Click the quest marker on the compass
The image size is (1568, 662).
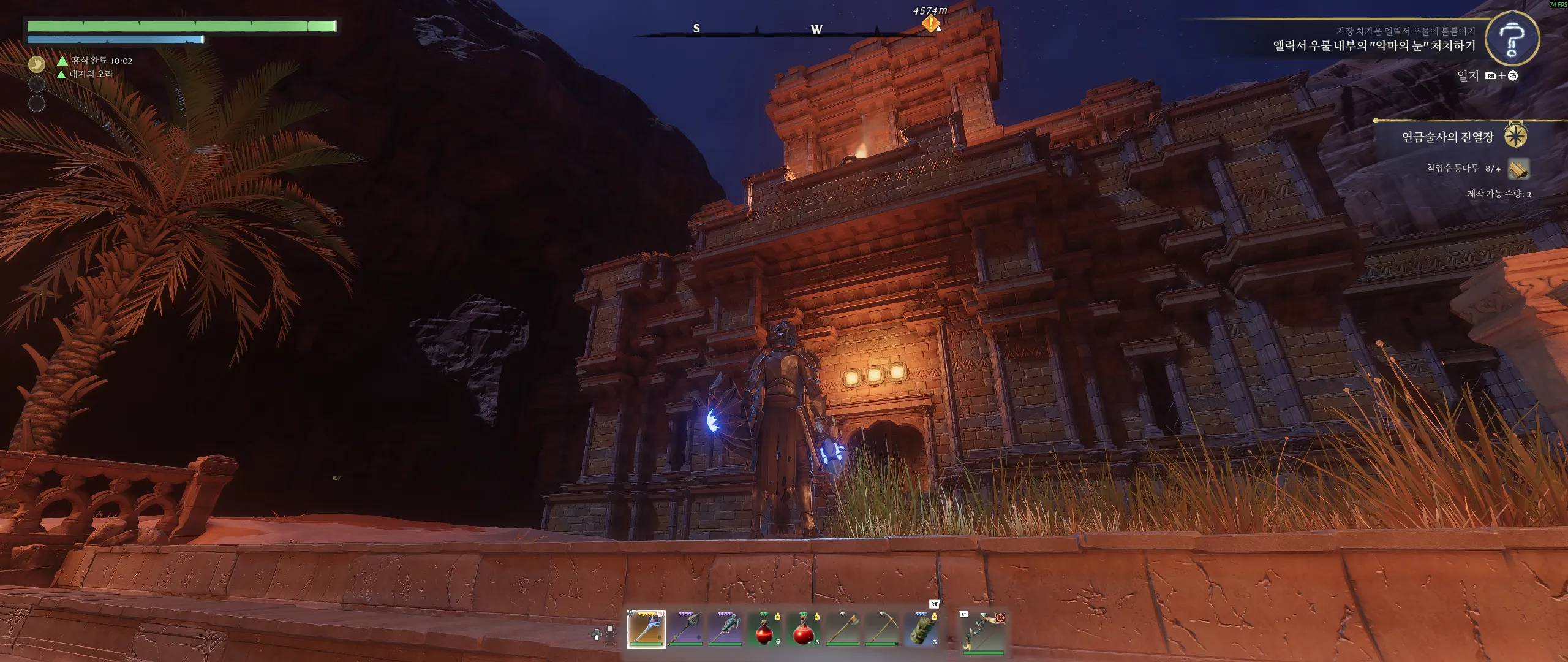pyautogui.click(x=930, y=25)
